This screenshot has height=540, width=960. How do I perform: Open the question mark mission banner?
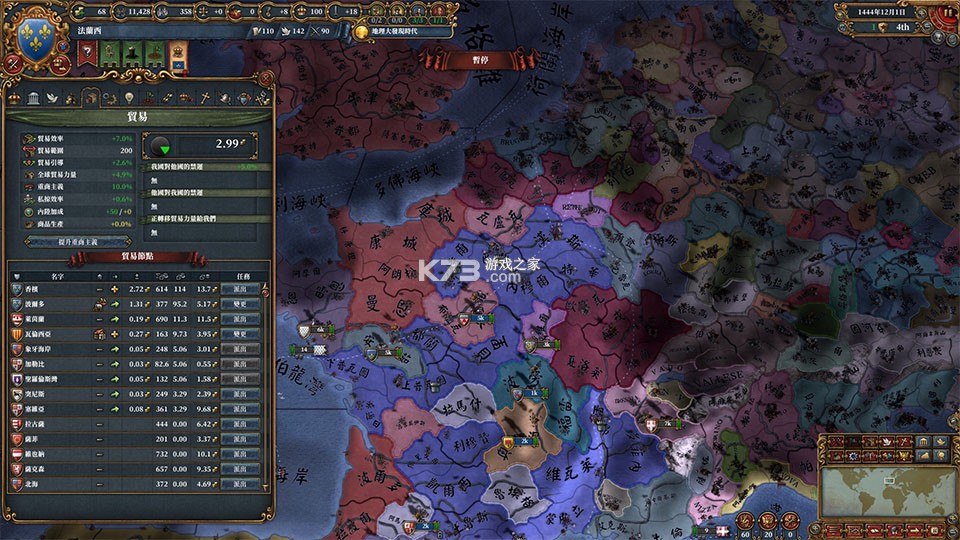click(x=87, y=52)
